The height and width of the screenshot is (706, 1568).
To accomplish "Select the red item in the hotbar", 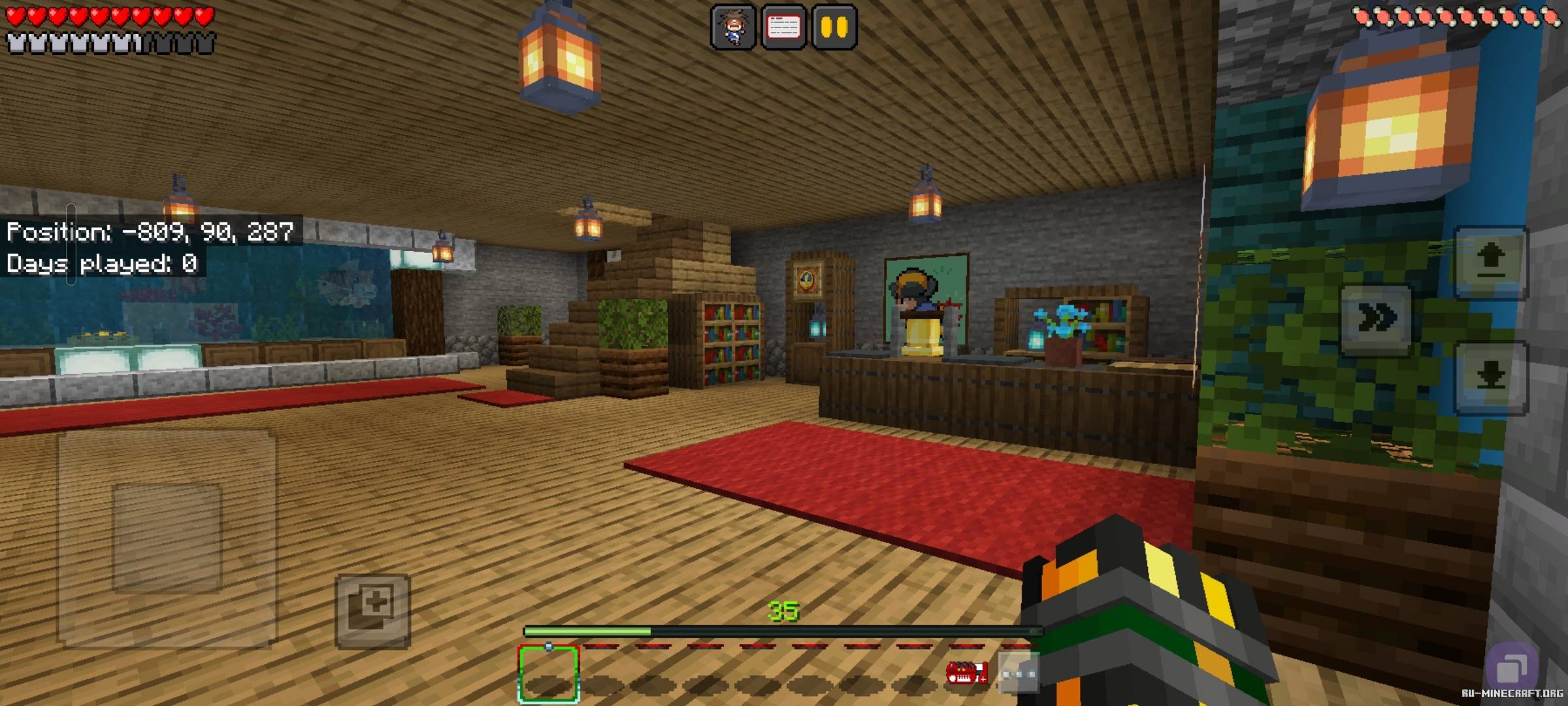I will coord(967,673).
